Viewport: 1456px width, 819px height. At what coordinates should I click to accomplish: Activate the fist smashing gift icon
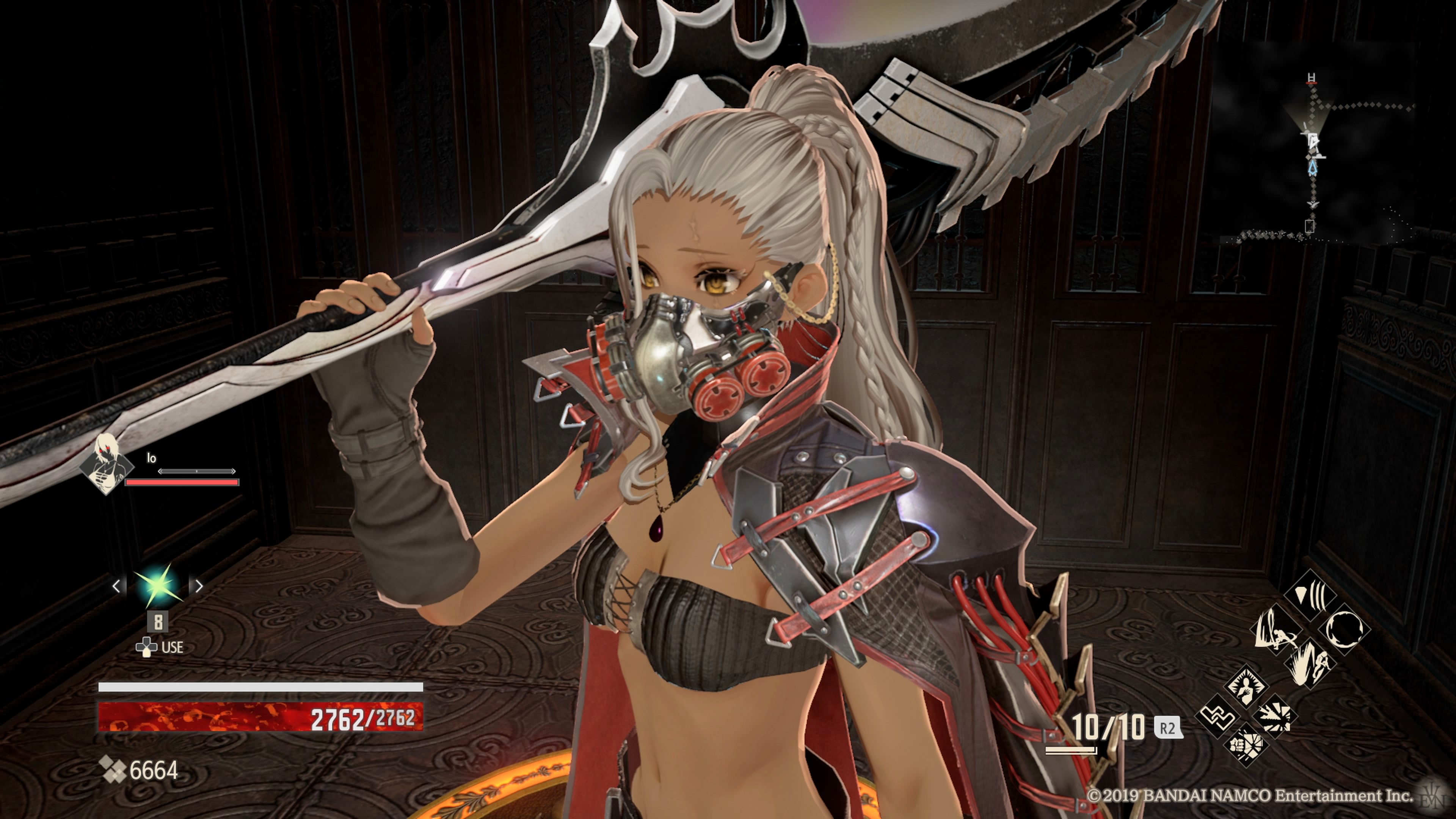(1245, 744)
